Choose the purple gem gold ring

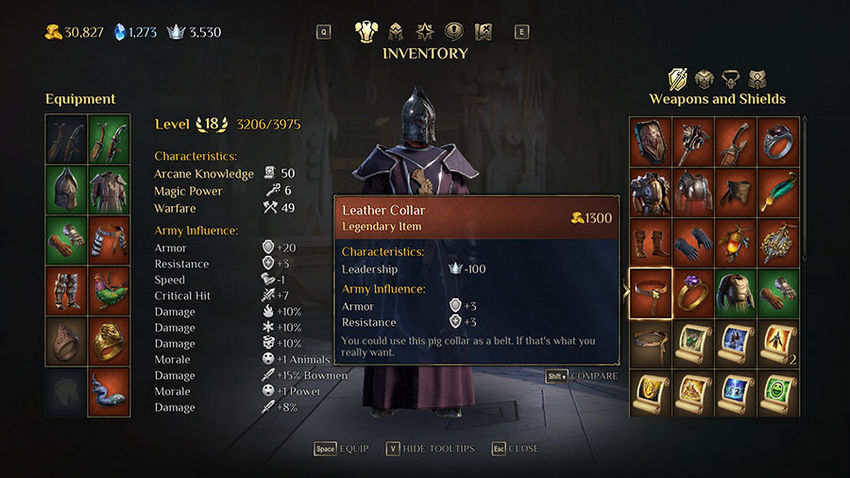click(x=693, y=293)
